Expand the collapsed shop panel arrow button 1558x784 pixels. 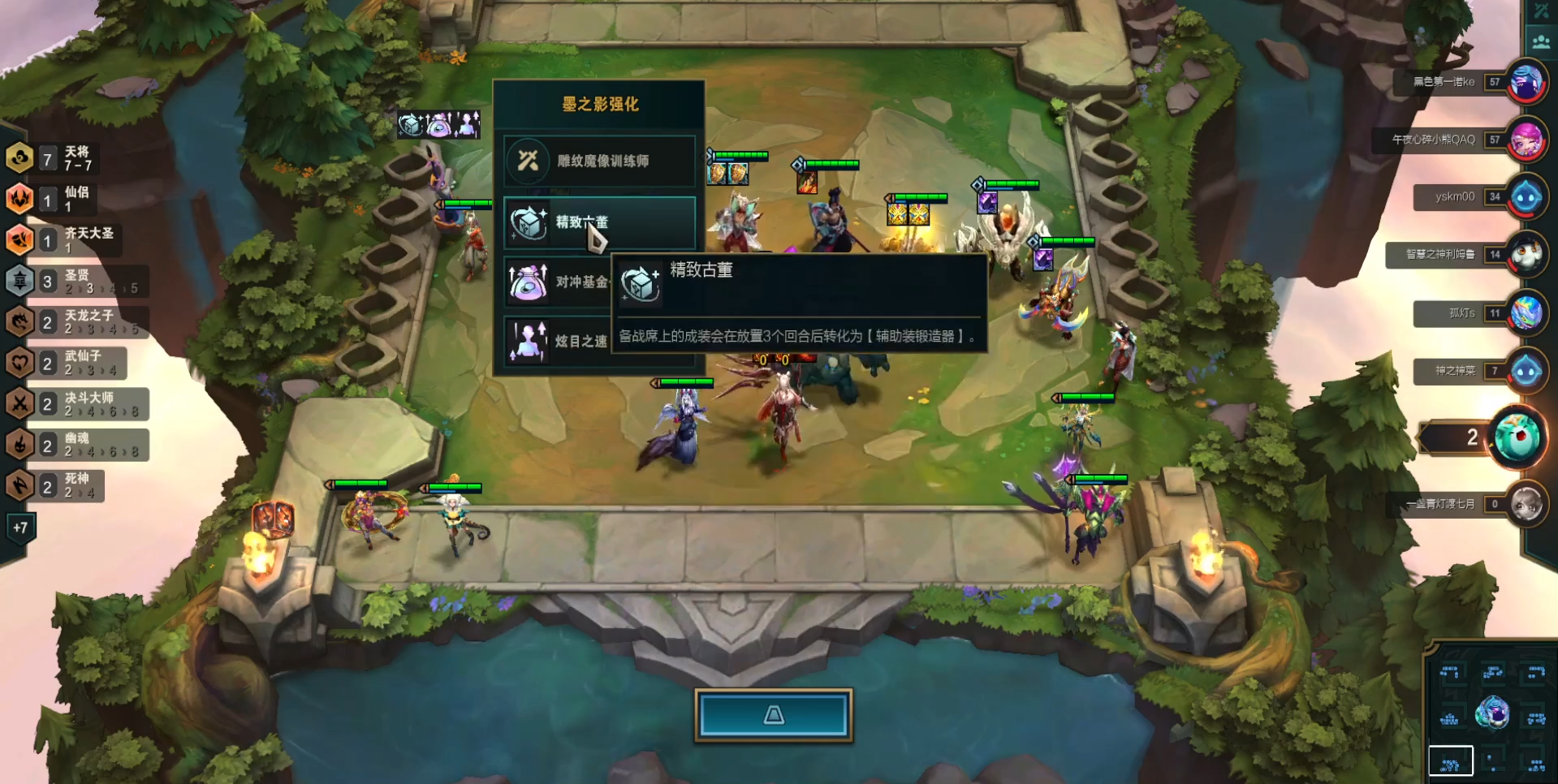click(x=774, y=715)
